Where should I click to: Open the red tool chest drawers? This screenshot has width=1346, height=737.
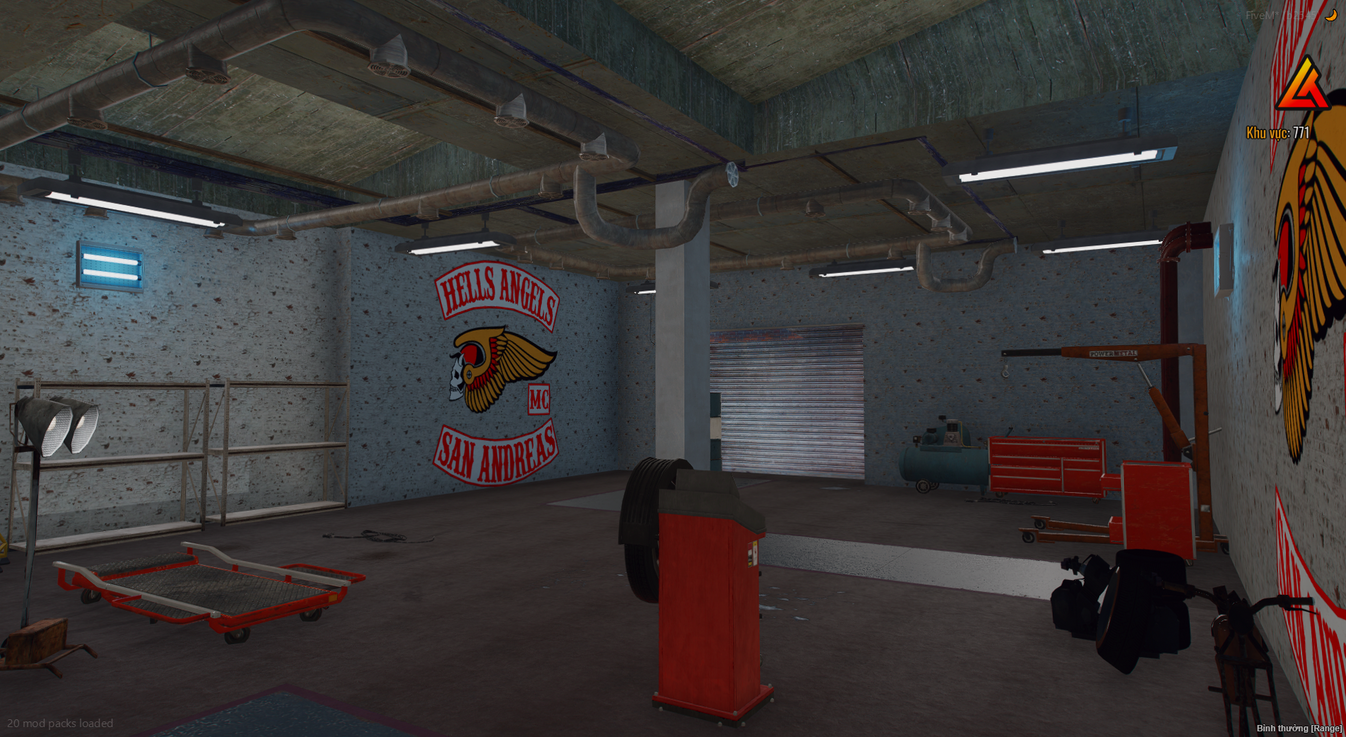1047,465
